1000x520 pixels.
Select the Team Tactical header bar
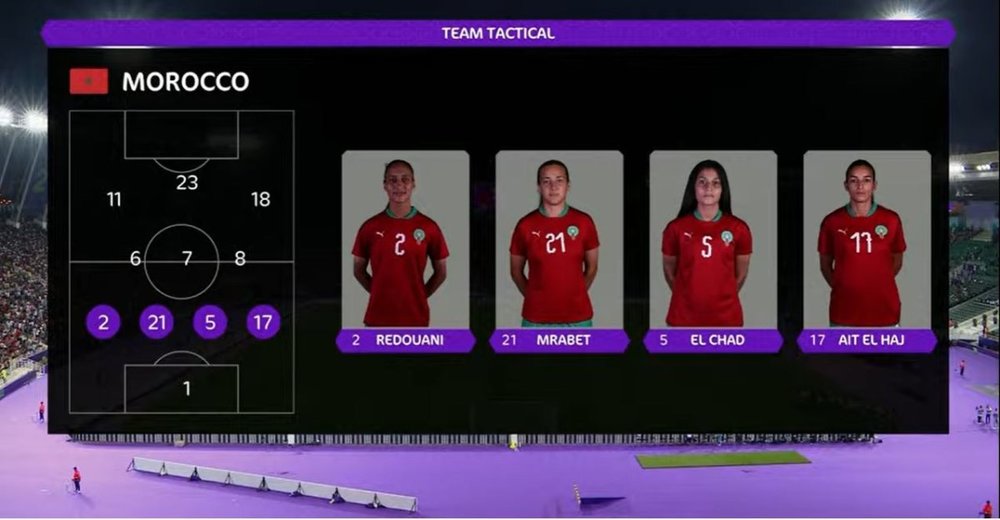498,33
